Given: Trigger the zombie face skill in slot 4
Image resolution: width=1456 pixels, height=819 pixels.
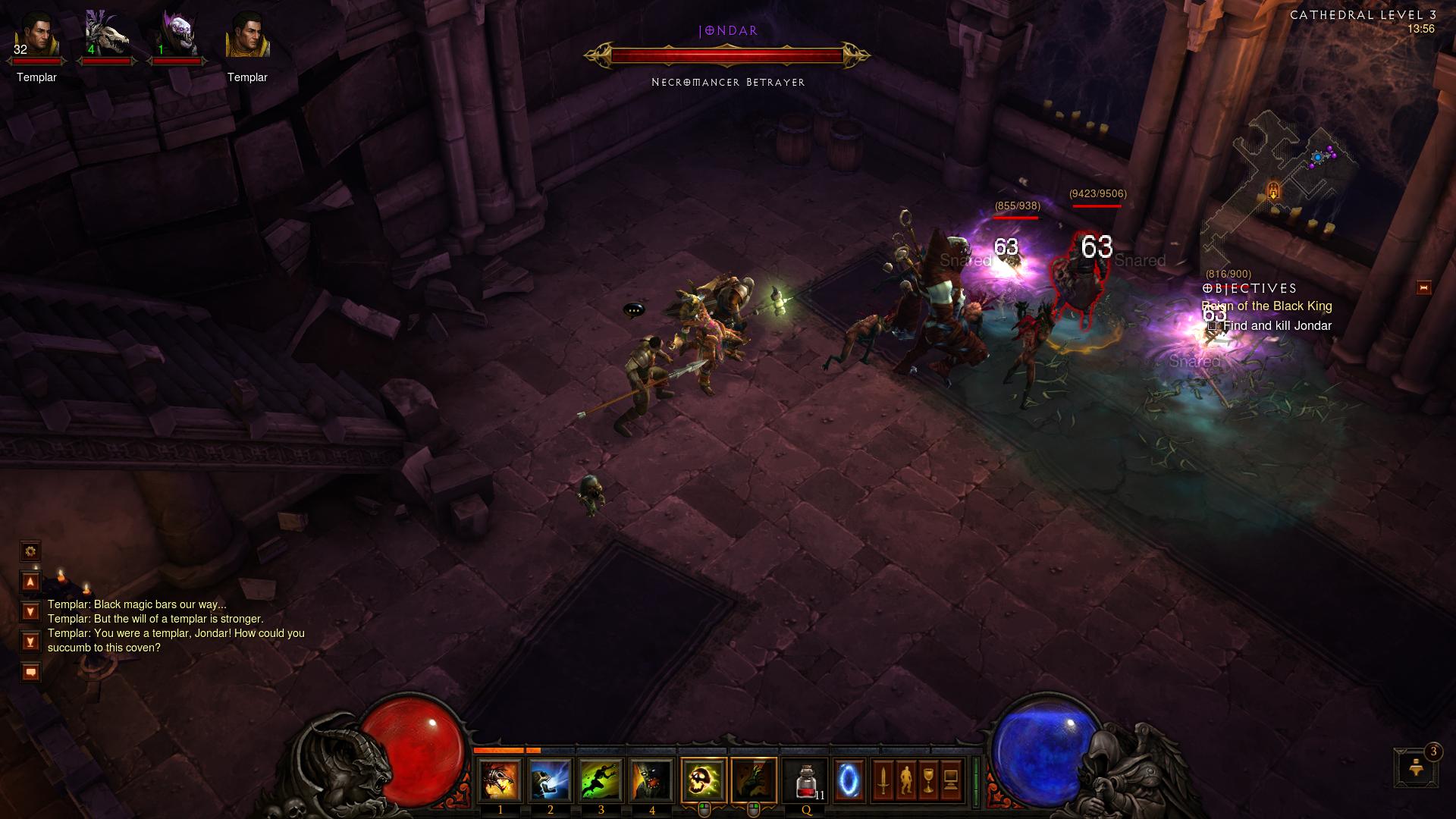Looking at the screenshot, I should point(651,780).
